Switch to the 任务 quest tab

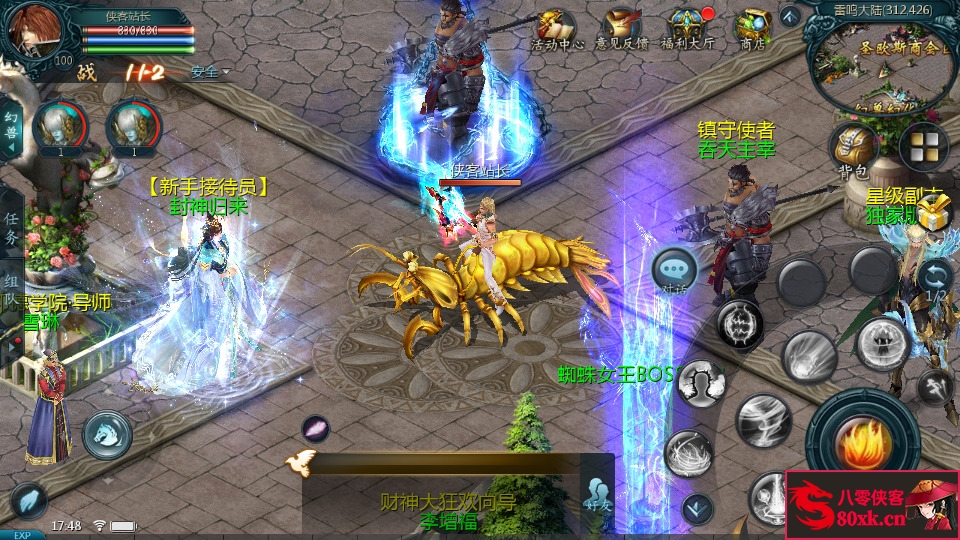coord(11,228)
